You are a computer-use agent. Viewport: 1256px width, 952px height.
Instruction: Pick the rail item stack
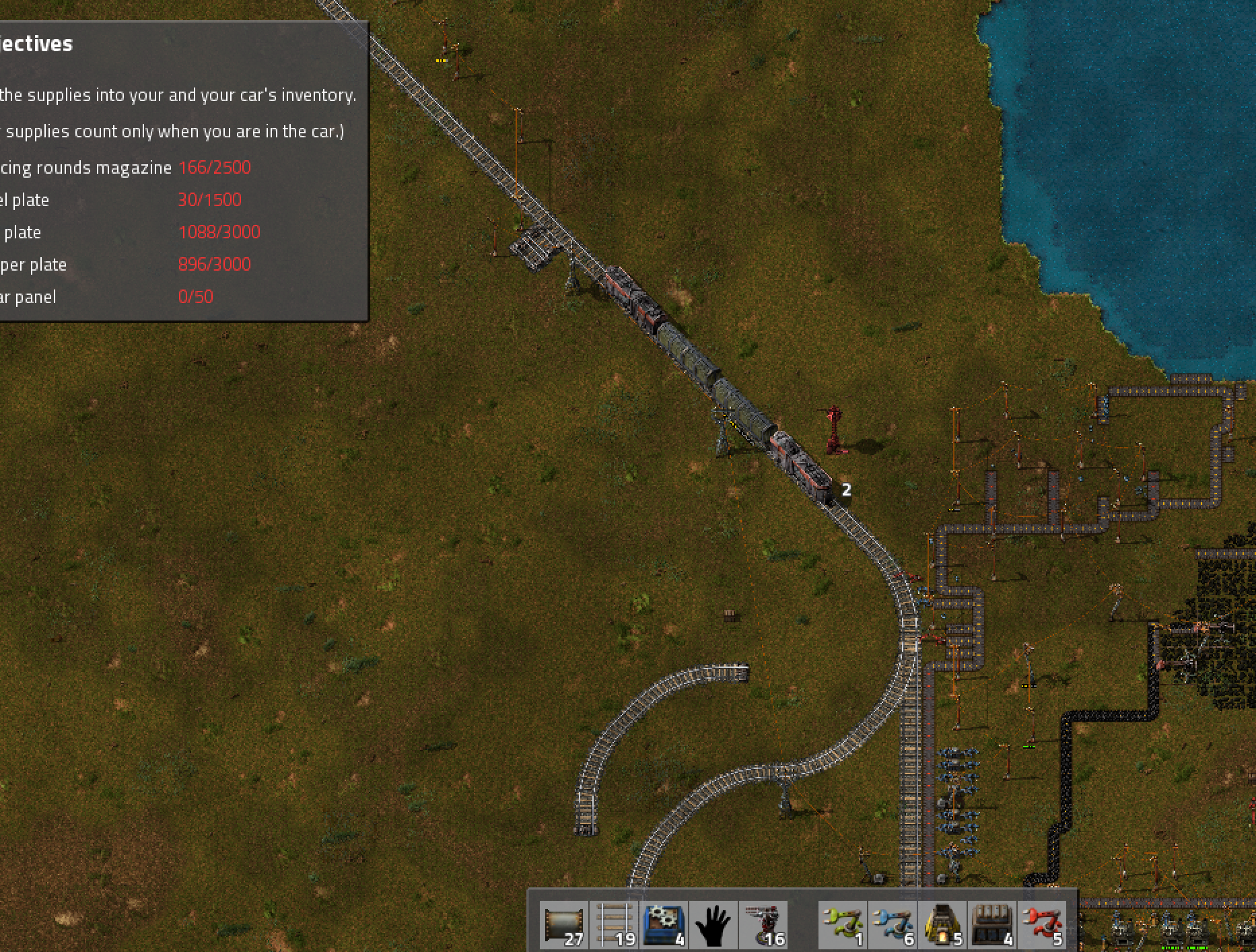(614, 925)
